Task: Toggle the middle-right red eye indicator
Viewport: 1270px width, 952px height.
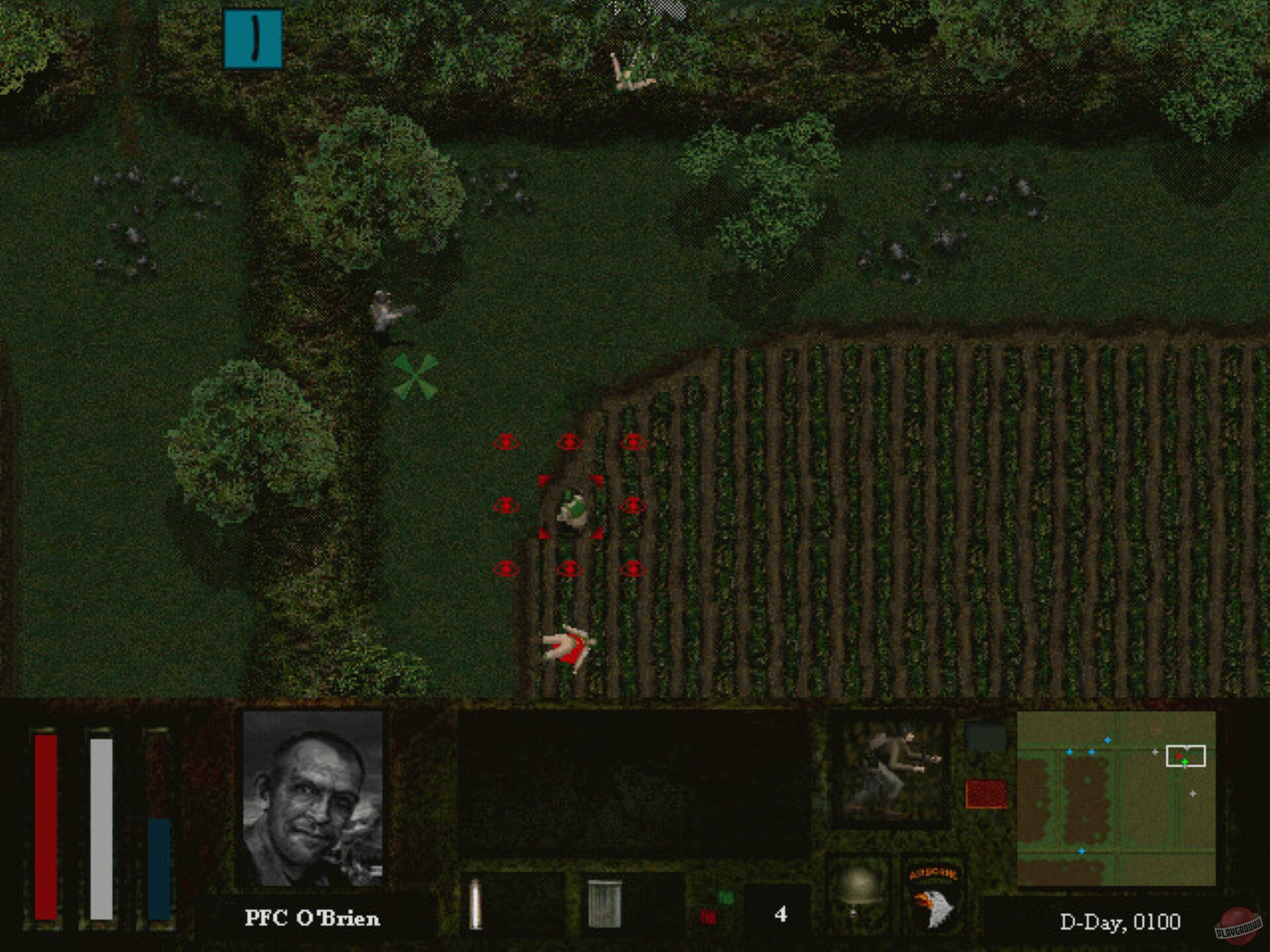Action: pyautogui.click(x=633, y=506)
